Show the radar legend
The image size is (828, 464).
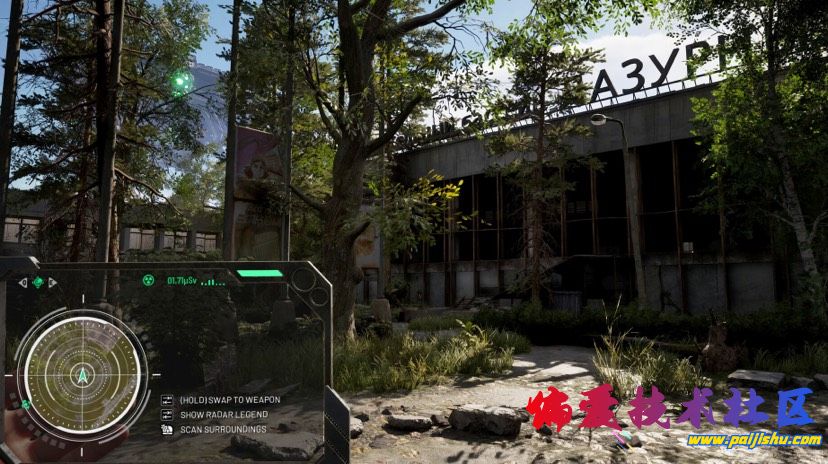pyautogui.click(x=223, y=414)
